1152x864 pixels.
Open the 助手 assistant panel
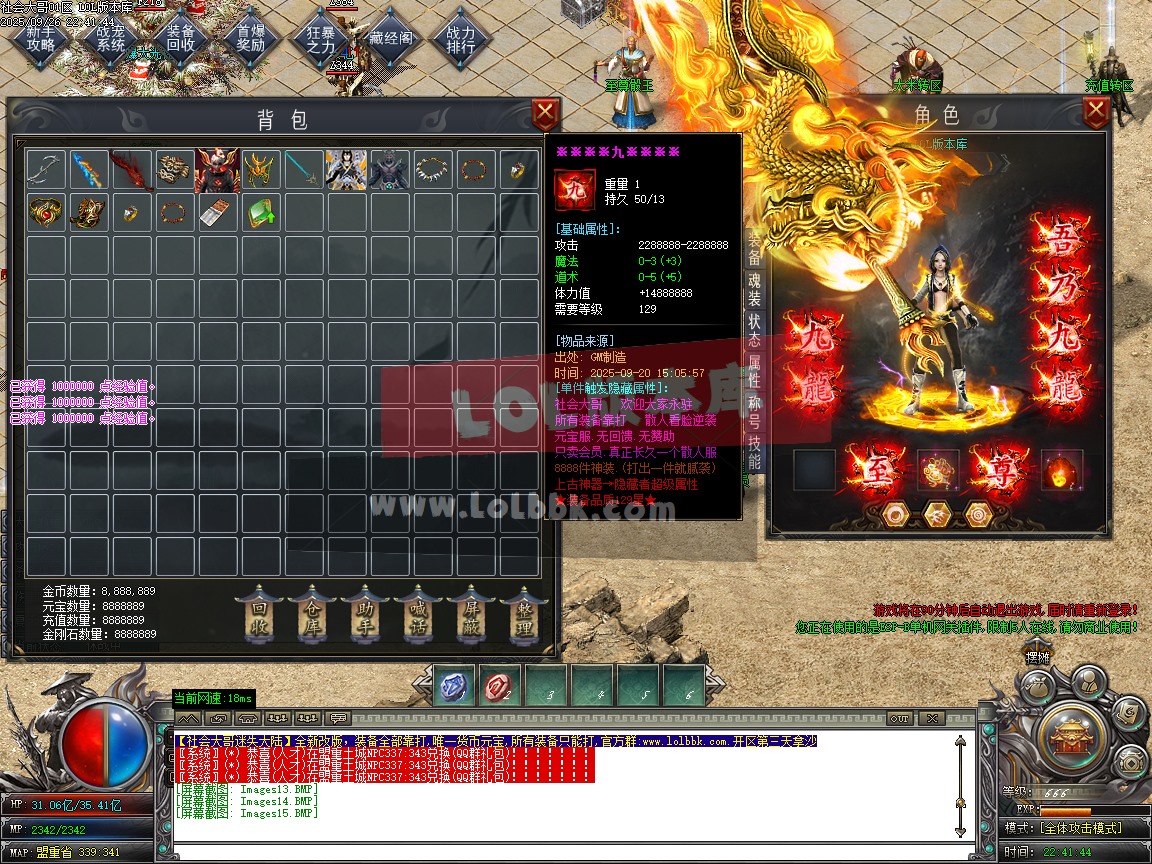pos(365,615)
